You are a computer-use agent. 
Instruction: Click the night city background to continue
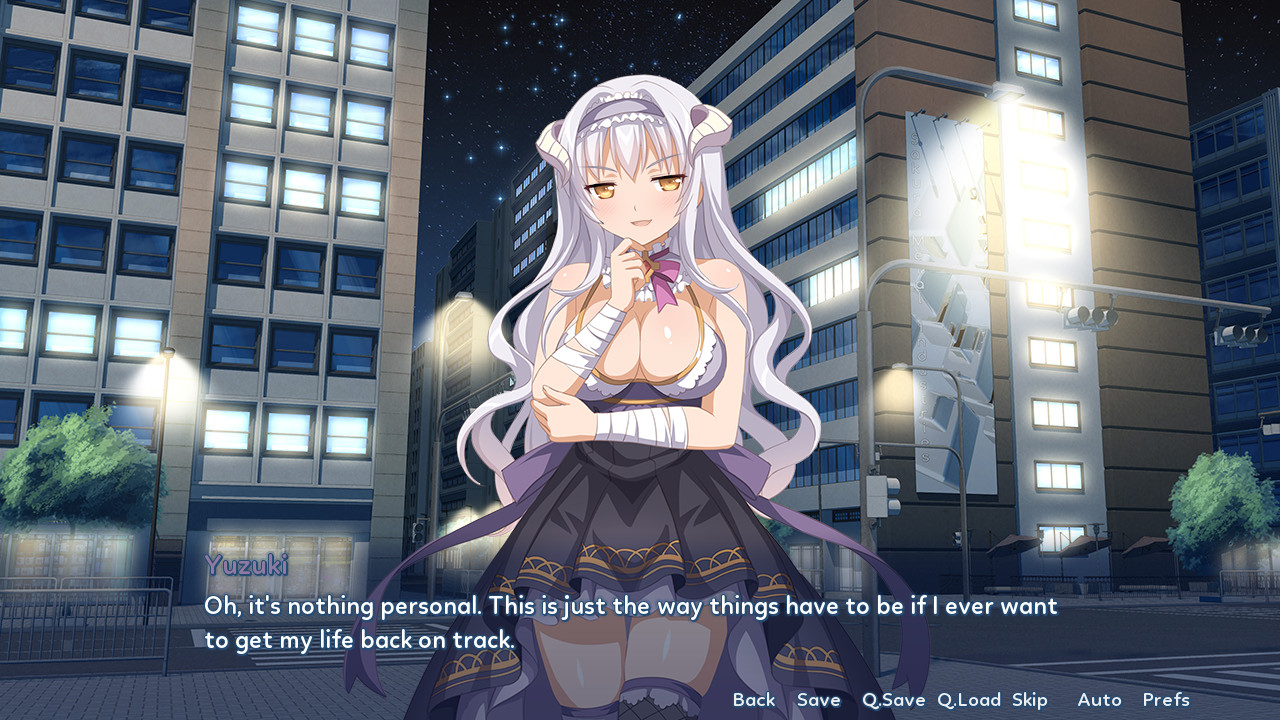200,200
